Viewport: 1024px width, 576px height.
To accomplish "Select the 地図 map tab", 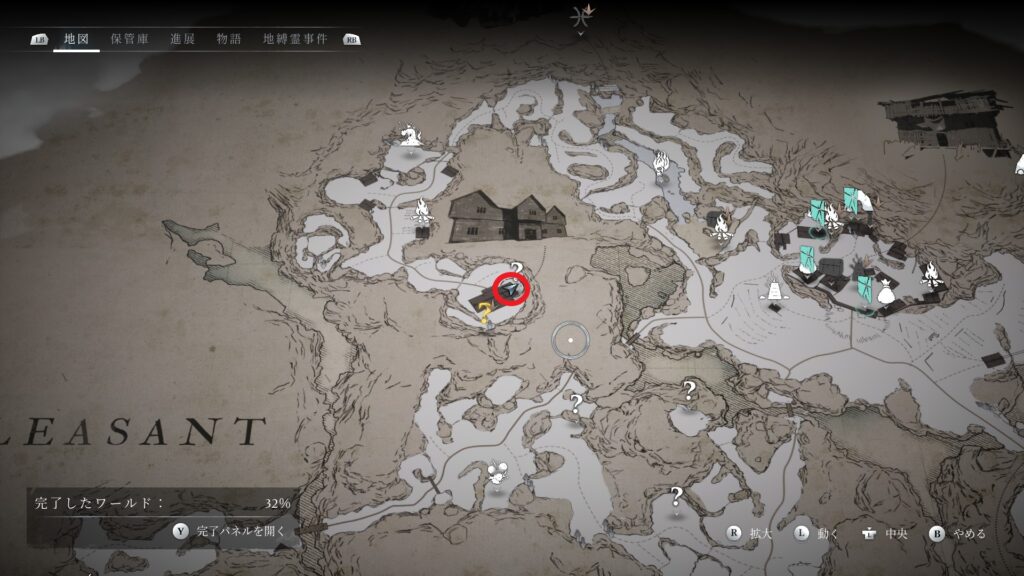I will [x=76, y=40].
